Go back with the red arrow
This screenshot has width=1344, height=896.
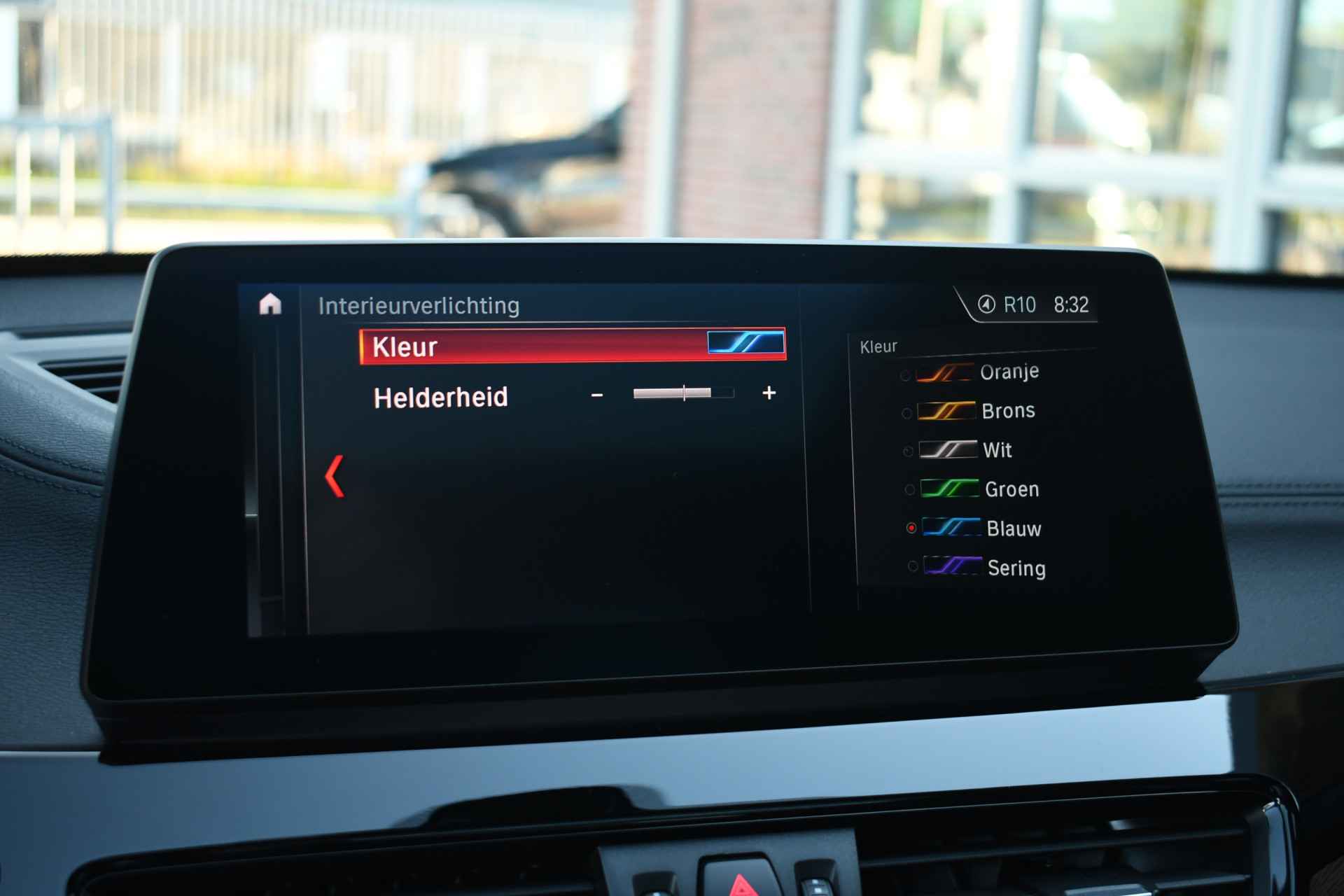pos(335,477)
